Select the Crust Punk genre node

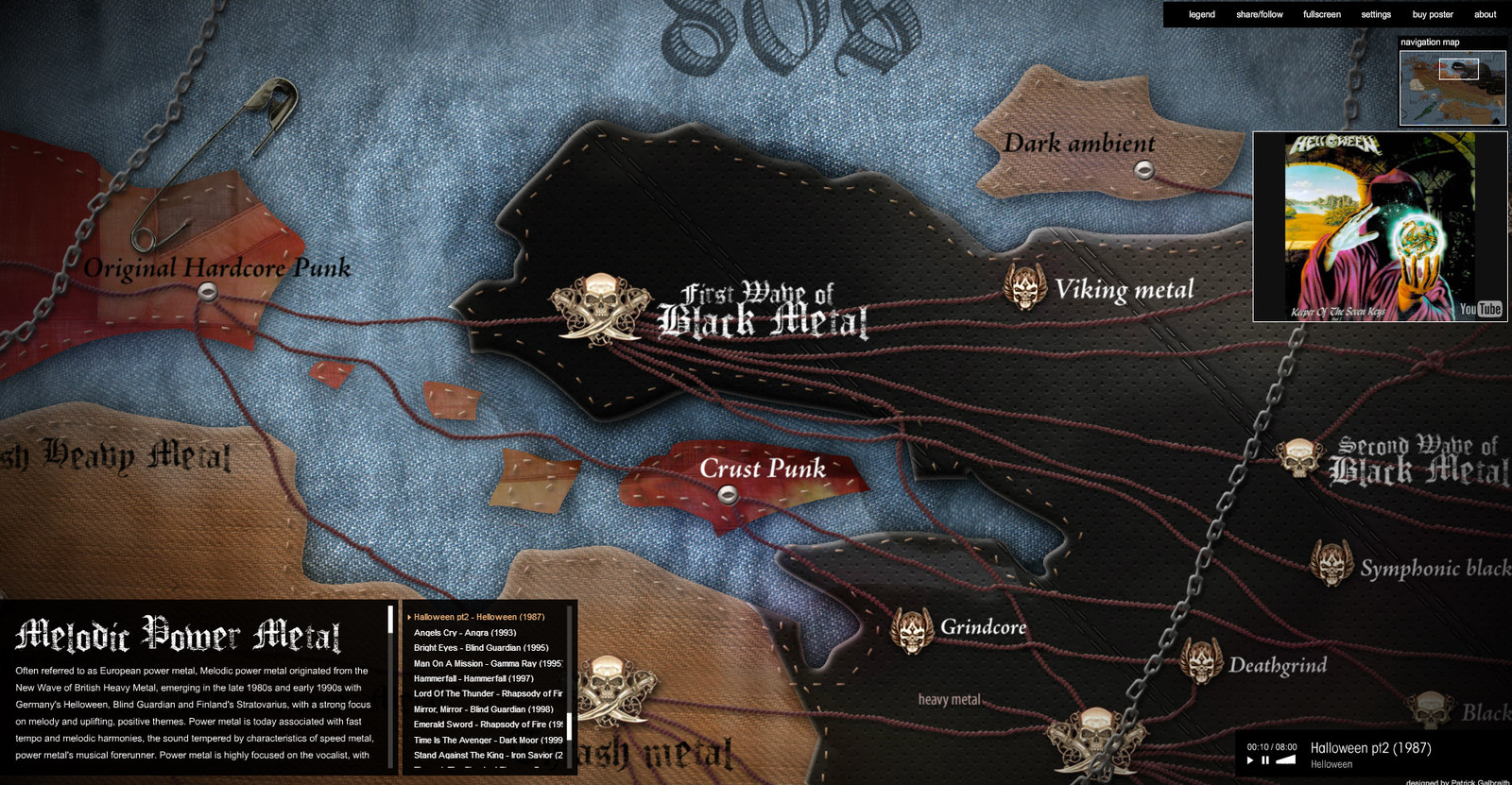click(727, 493)
